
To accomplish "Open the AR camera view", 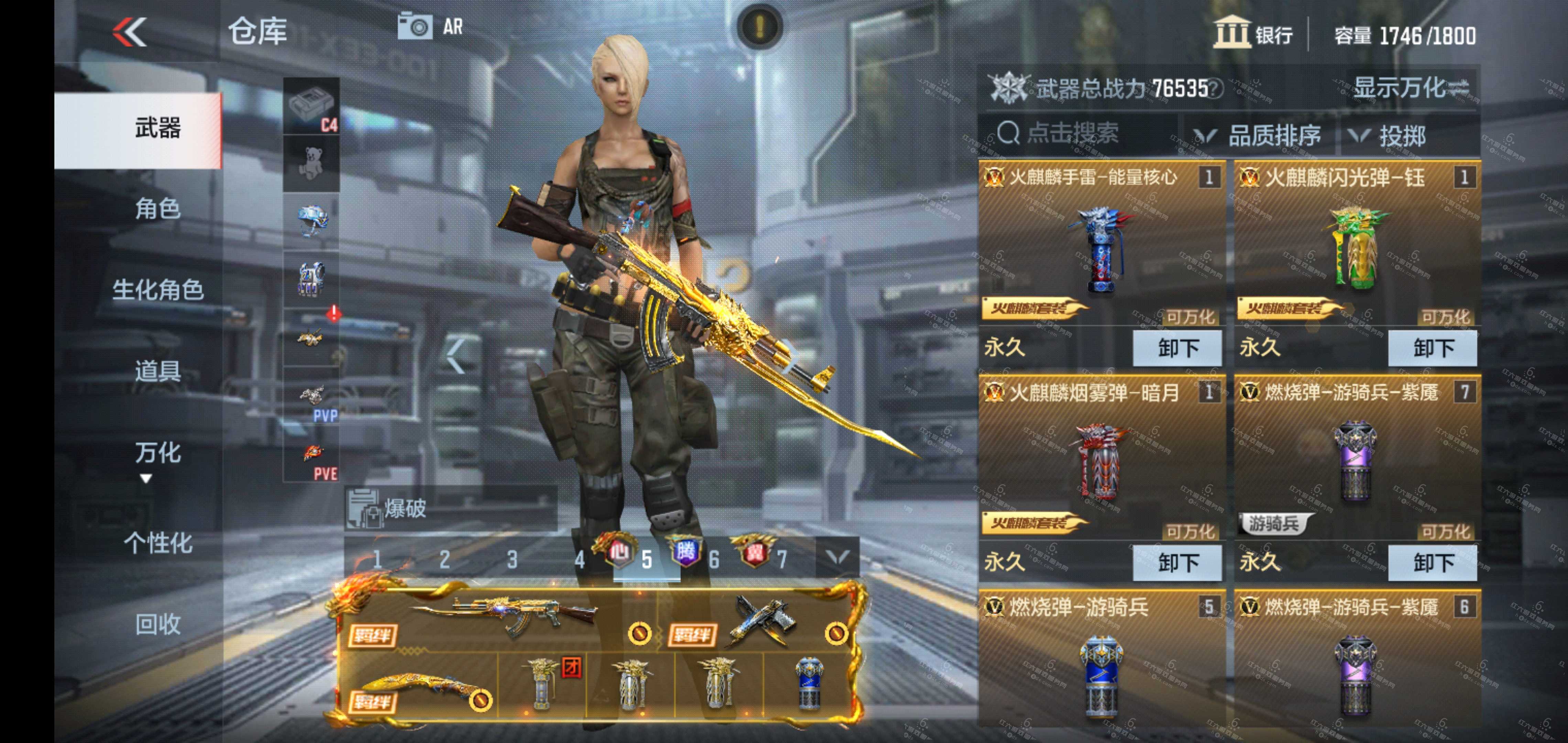I will 431,27.
